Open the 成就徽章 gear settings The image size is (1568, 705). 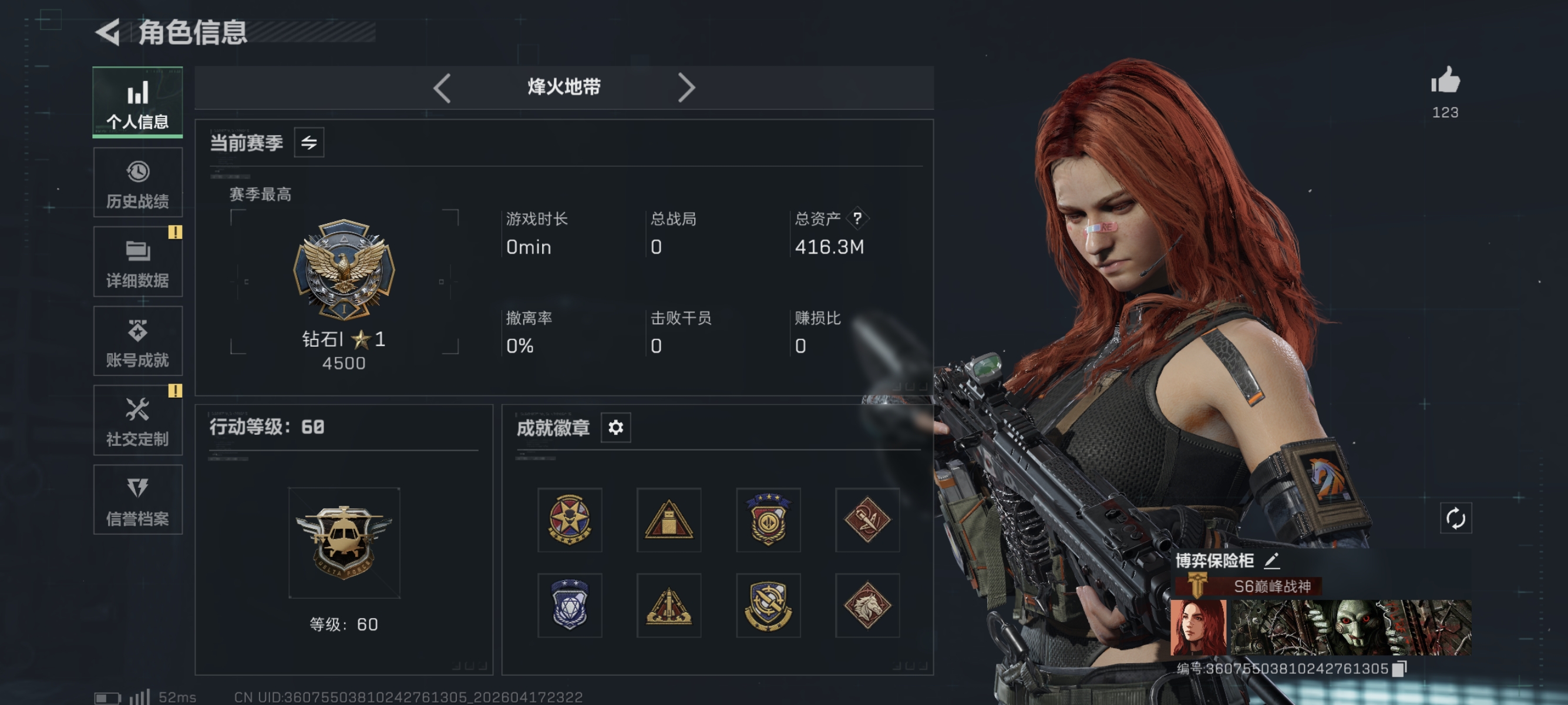616,428
